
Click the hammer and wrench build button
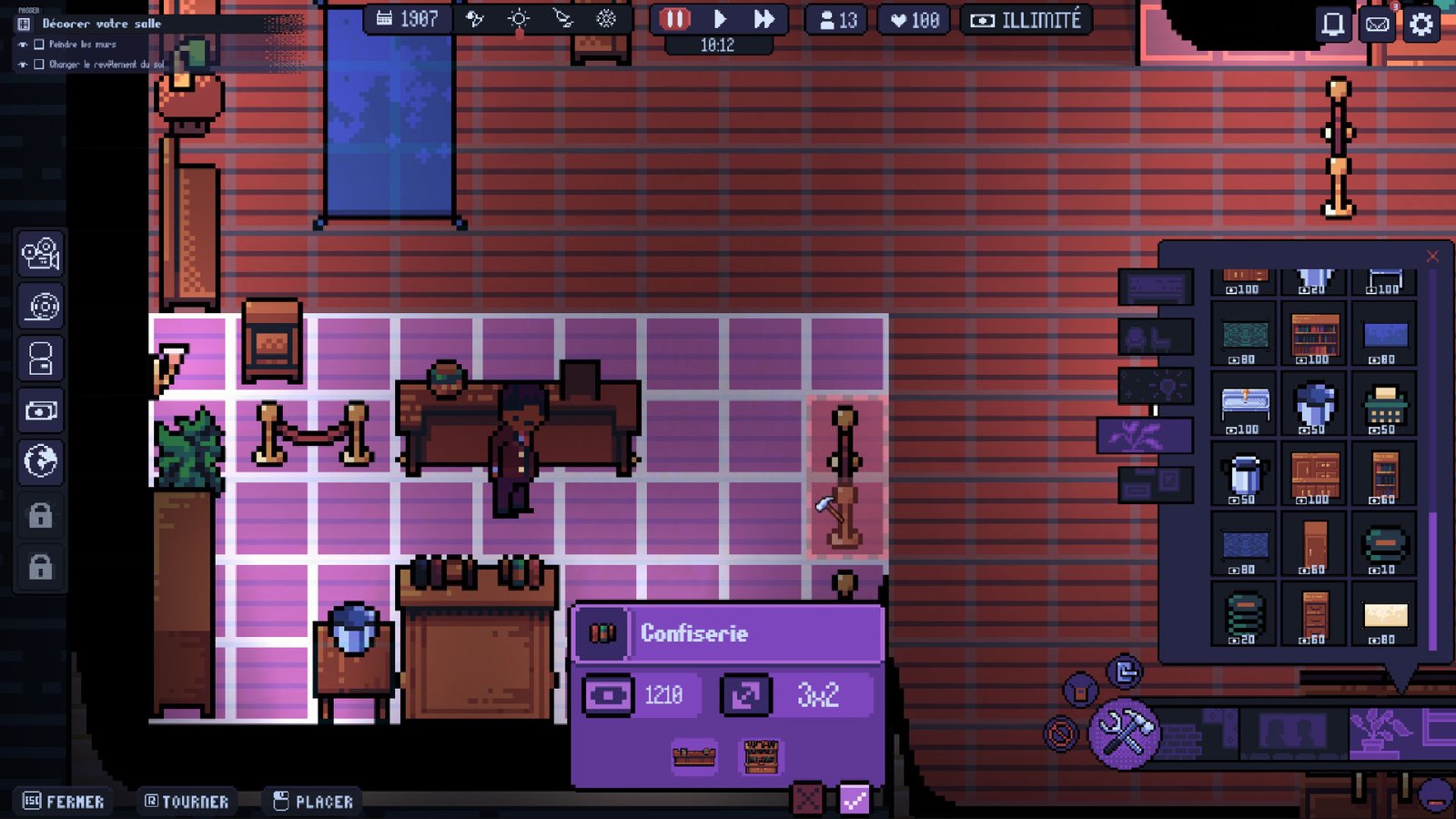click(x=1125, y=732)
